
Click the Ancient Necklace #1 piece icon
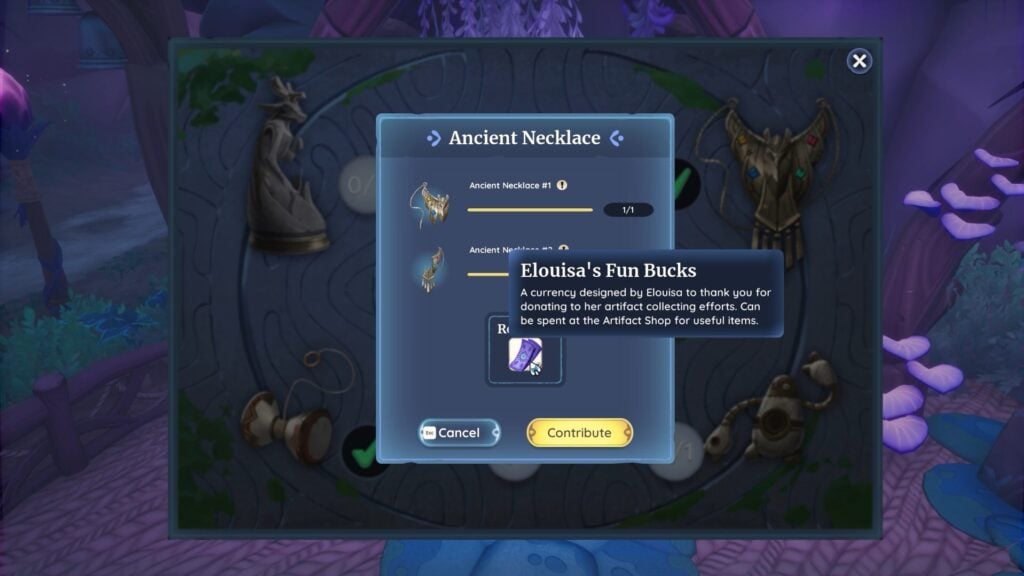click(x=430, y=204)
